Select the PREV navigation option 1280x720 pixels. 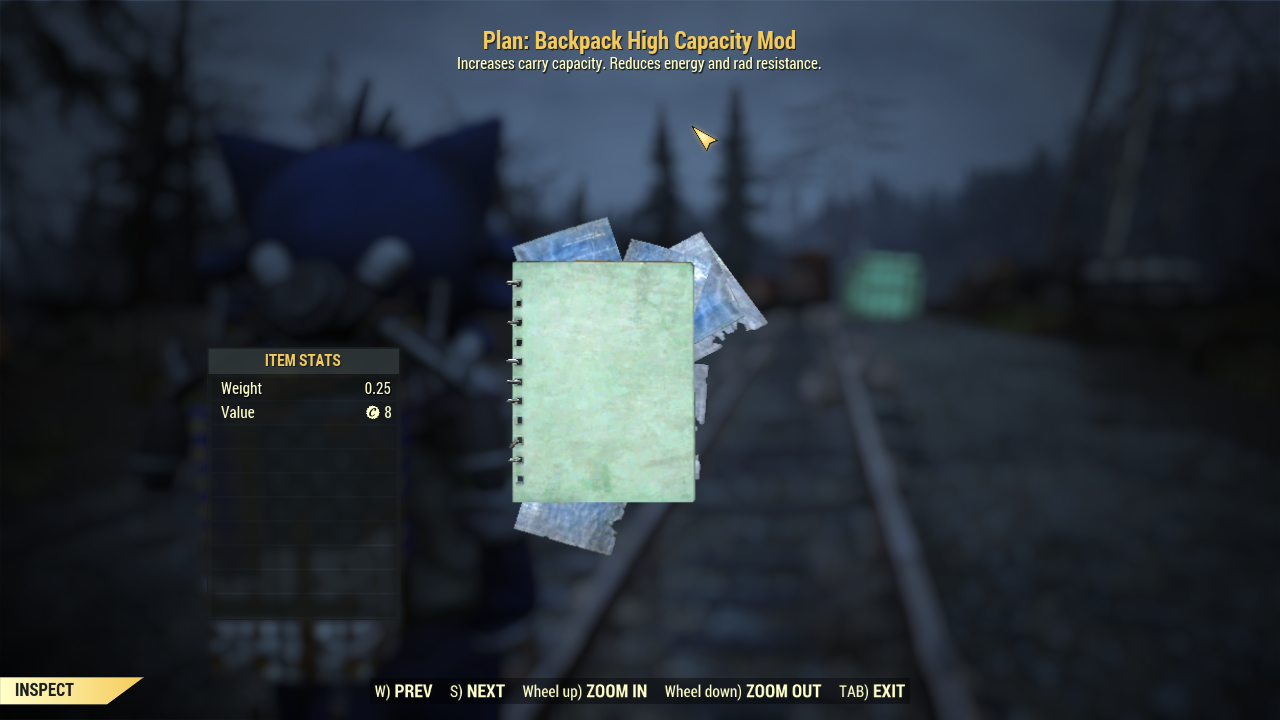(404, 691)
